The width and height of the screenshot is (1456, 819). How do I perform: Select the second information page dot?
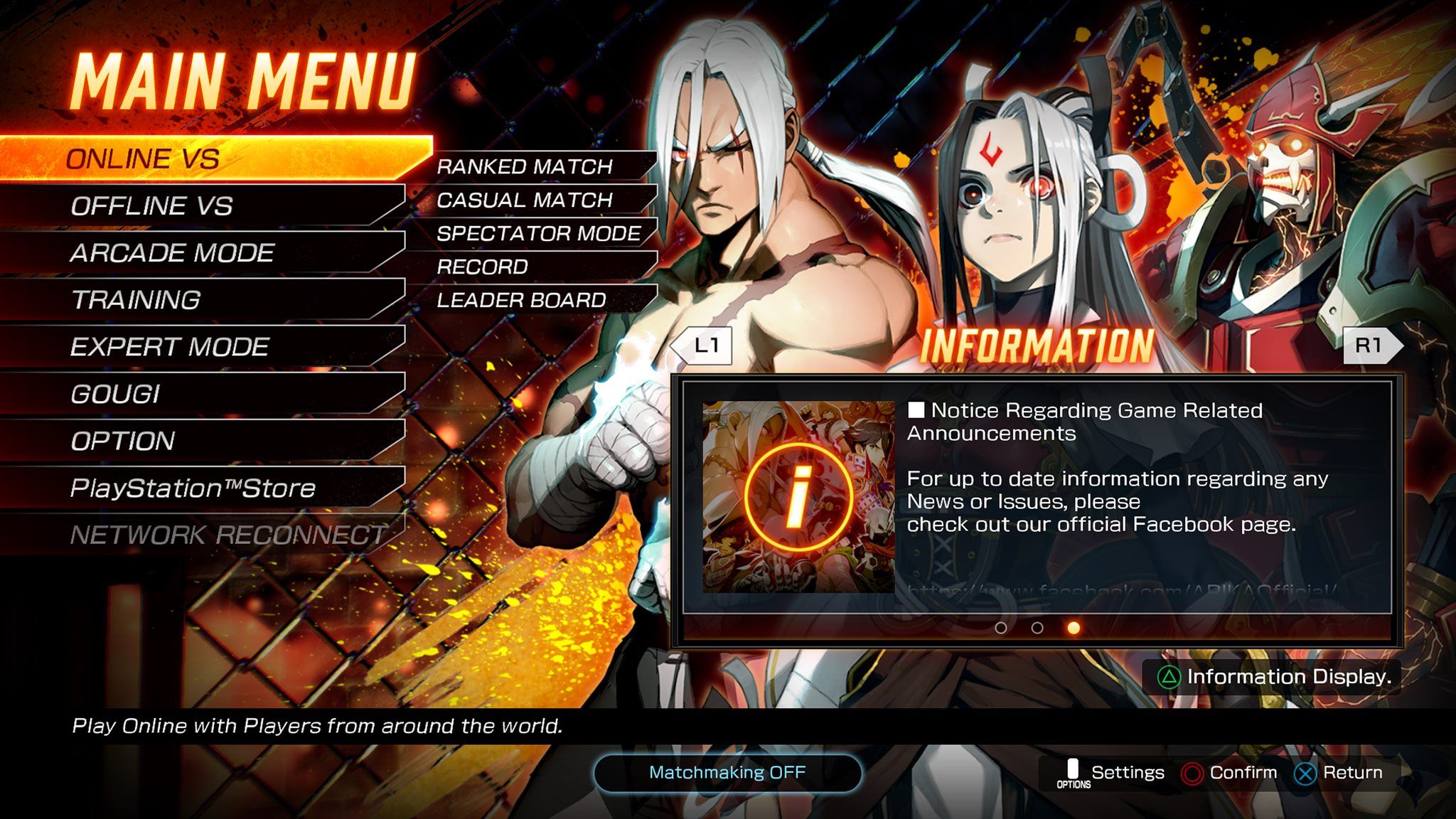(1036, 628)
